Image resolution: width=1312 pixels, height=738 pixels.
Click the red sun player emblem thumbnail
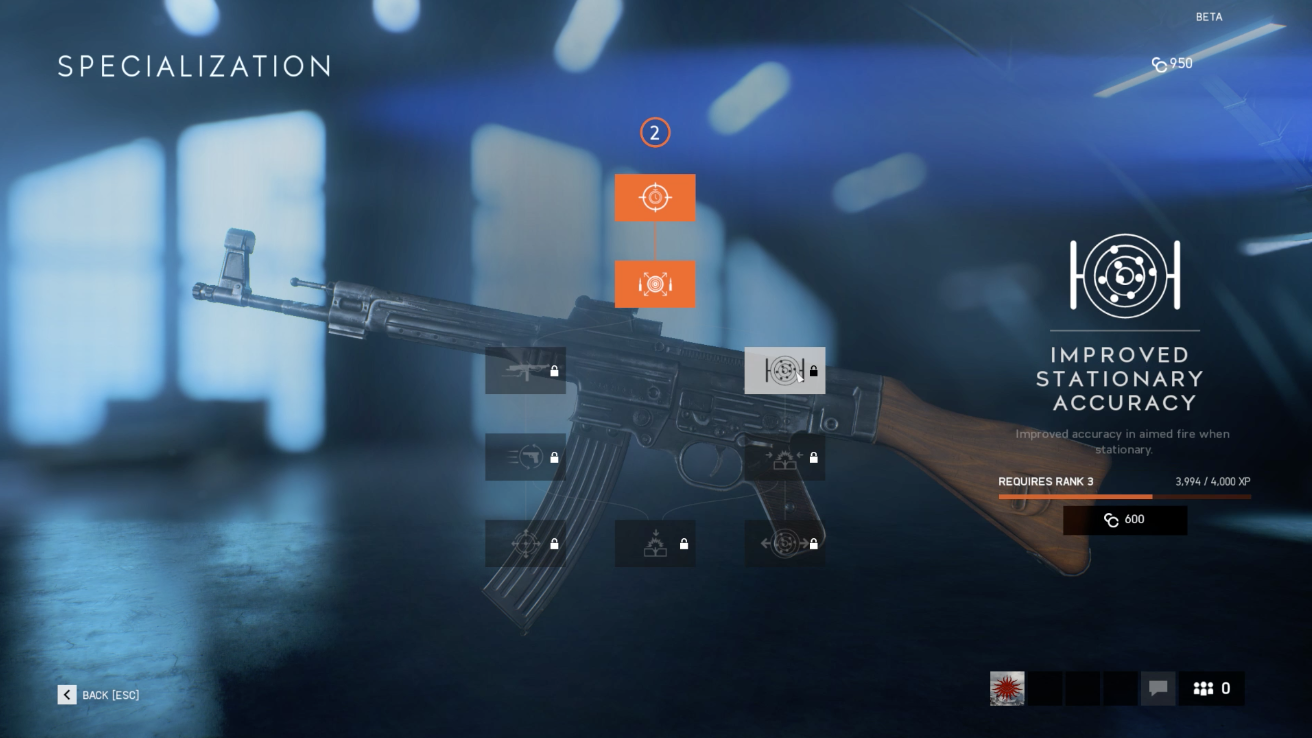tap(1007, 688)
